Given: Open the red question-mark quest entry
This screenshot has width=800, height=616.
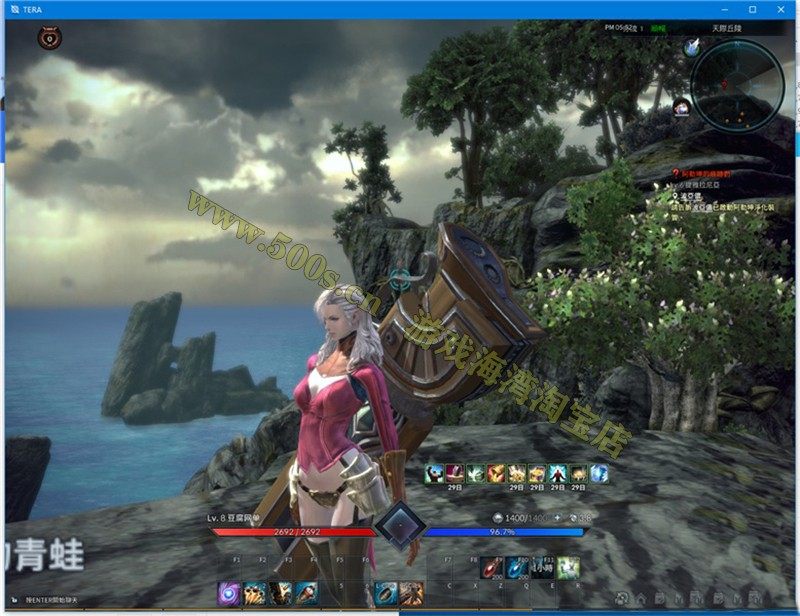Looking at the screenshot, I should (675, 173).
